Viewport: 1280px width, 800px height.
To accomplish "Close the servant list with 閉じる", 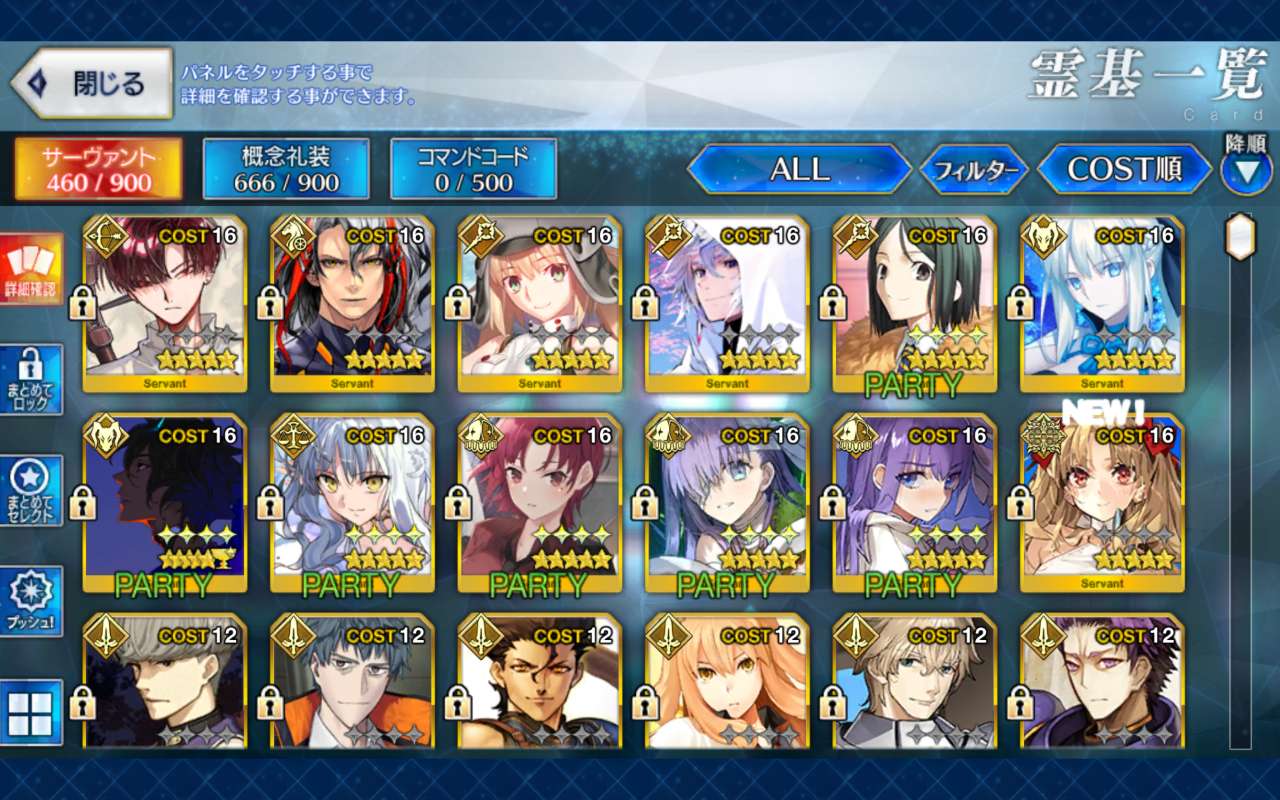I will [x=92, y=84].
